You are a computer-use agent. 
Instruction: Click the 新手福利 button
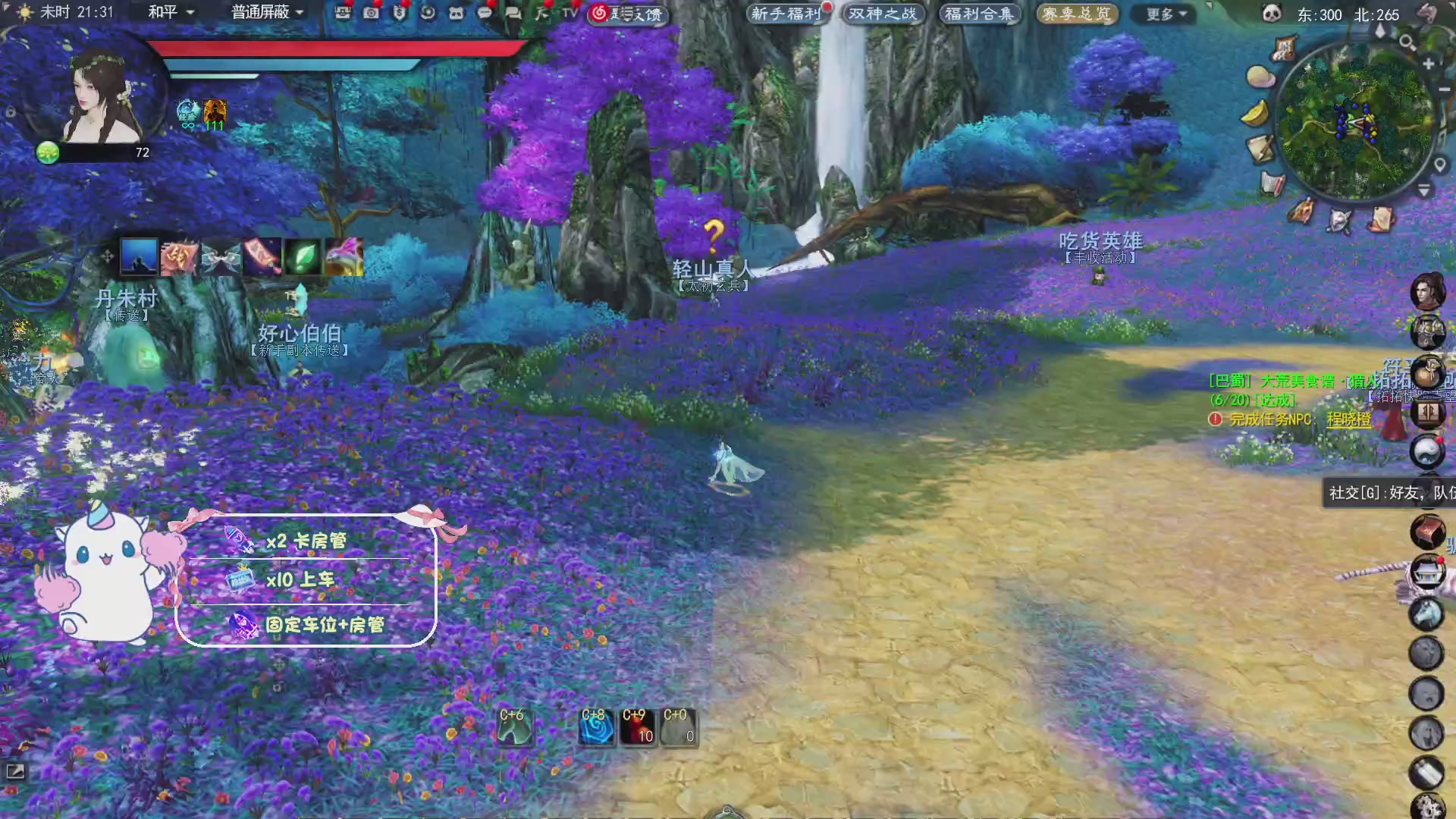tap(787, 13)
